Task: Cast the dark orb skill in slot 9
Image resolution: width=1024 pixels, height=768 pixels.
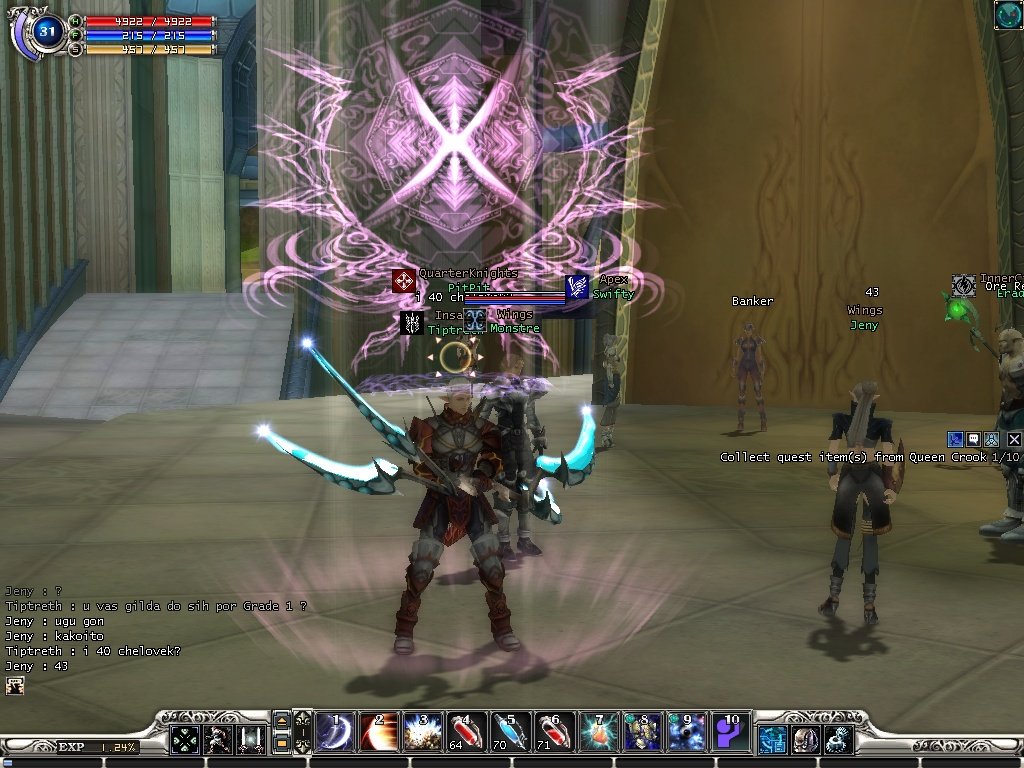Action: pos(684,733)
